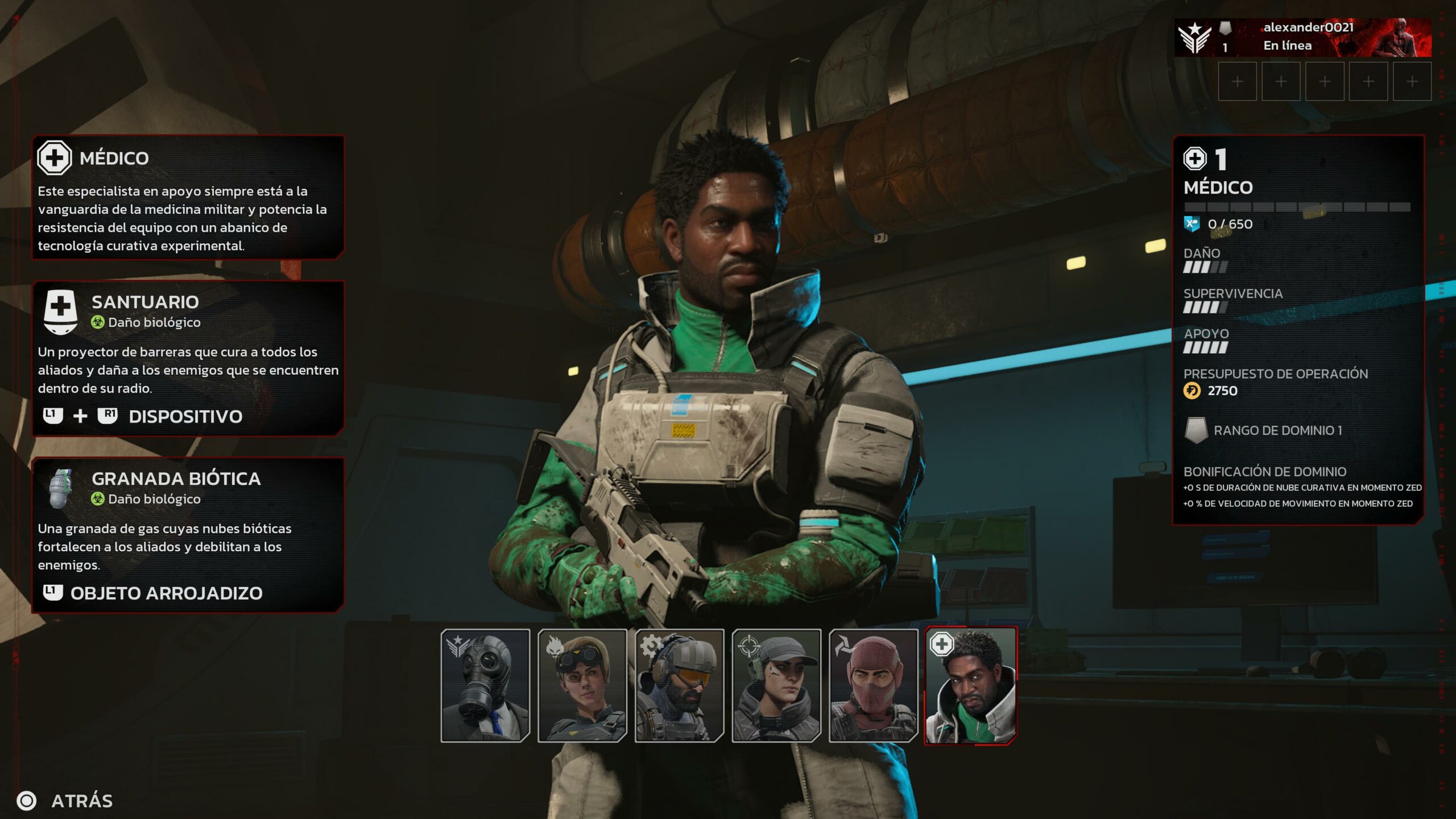Select the Granada Biótica throwable panel
The image size is (1456, 819).
point(188,535)
